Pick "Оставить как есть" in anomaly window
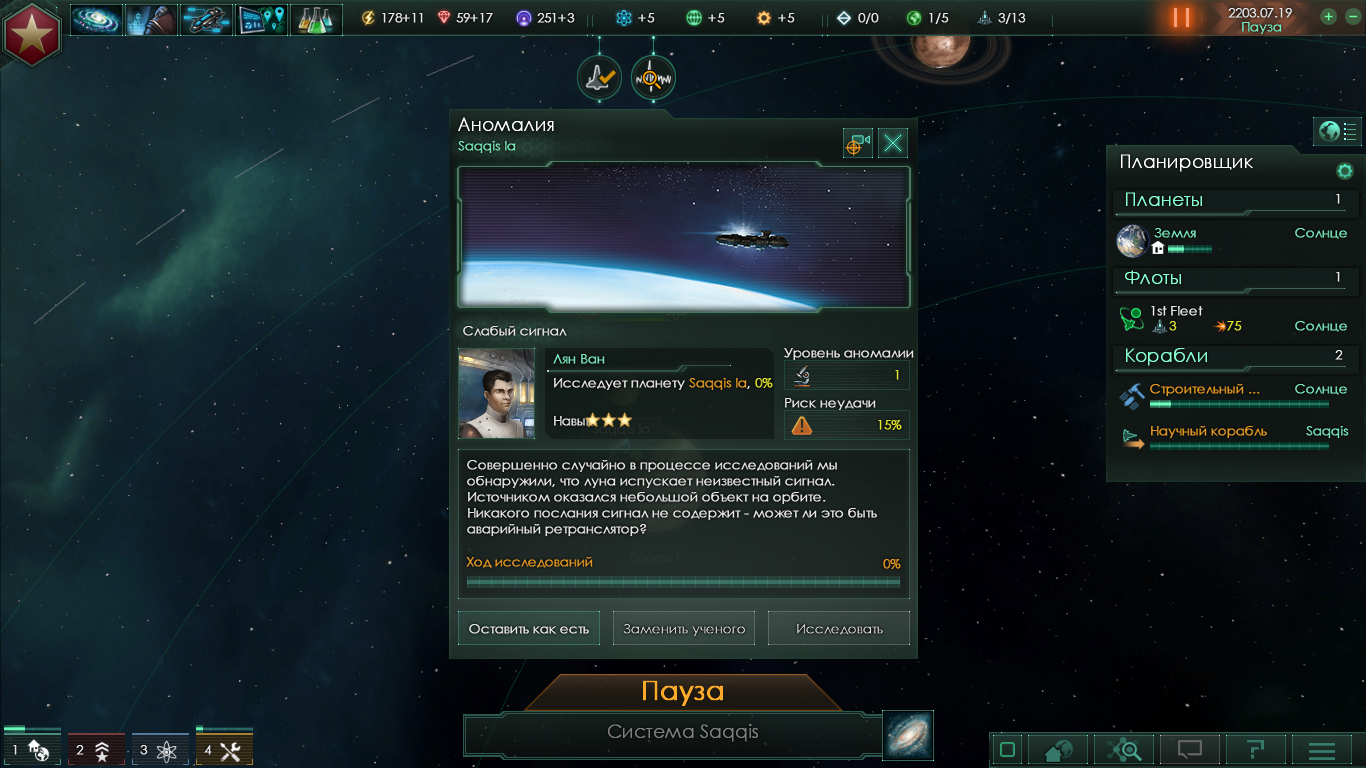 (529, 629)
